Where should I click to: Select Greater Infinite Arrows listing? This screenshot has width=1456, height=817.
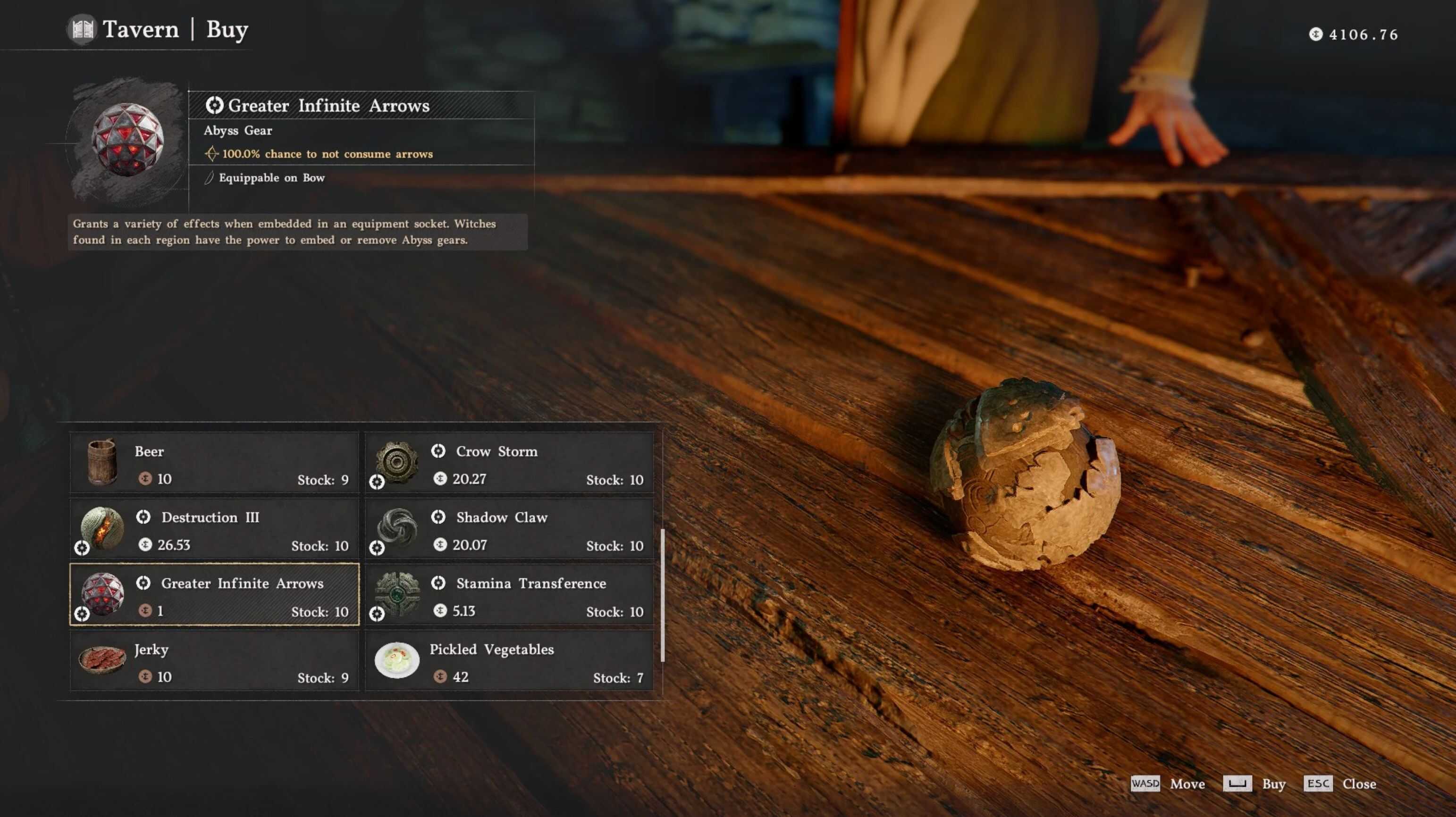point(214,594)
